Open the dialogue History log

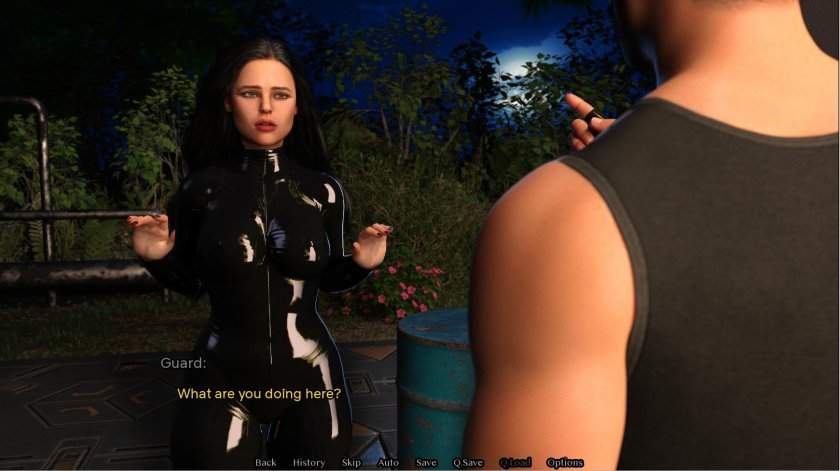309,462
